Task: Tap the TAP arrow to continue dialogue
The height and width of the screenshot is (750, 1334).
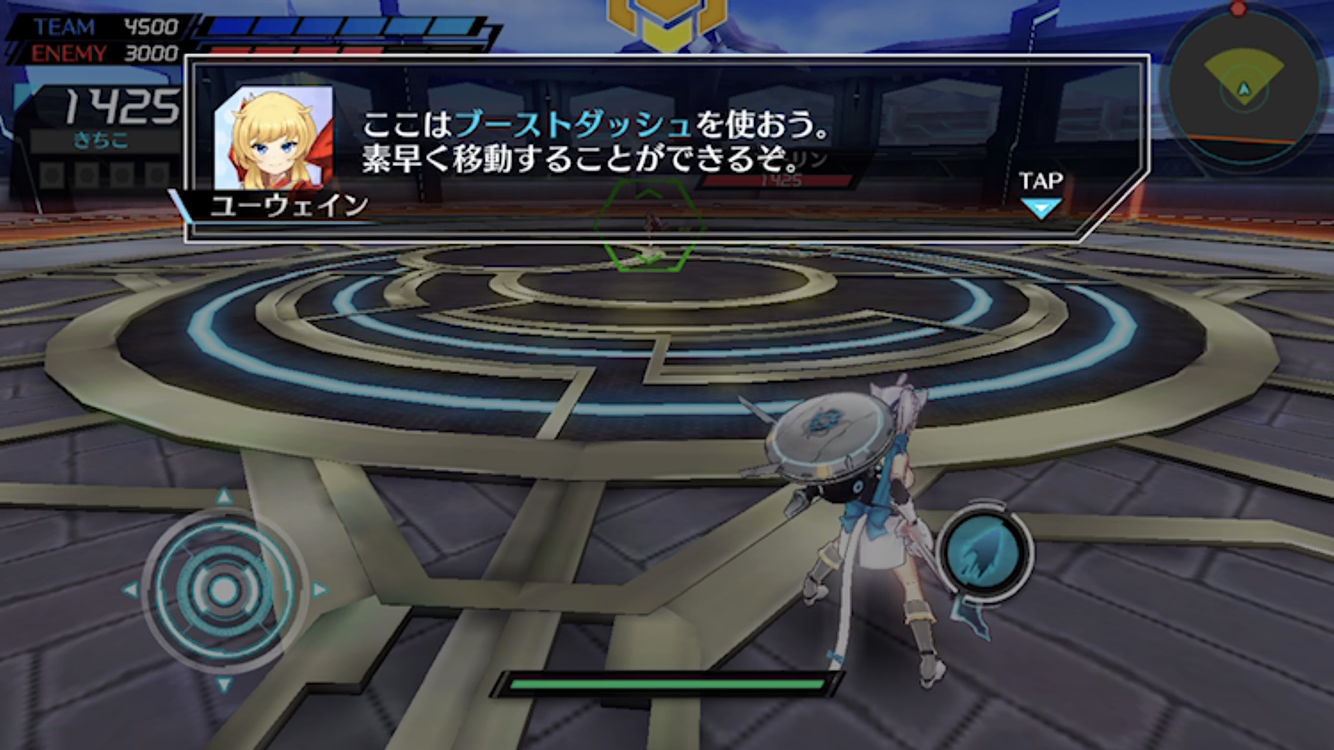Action: pos(1040,207)
